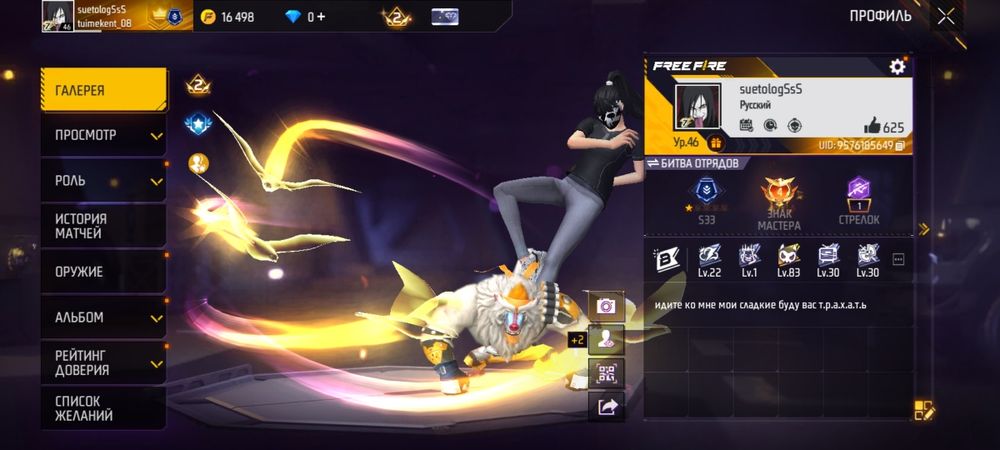The height and width of the screenshot is (450, 1000).
Task: Close the profile screen
Action: tap(946, 16)
